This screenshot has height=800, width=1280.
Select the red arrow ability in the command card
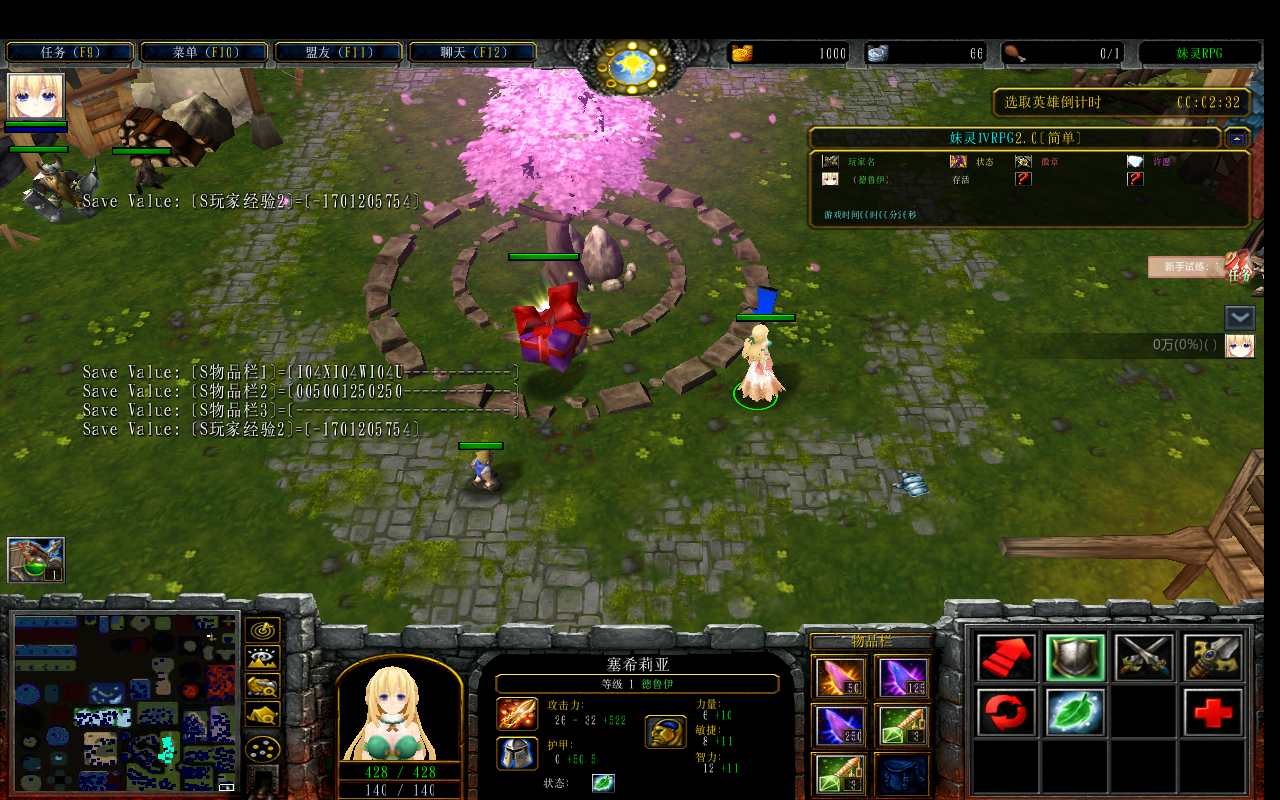coord(1005,657)
